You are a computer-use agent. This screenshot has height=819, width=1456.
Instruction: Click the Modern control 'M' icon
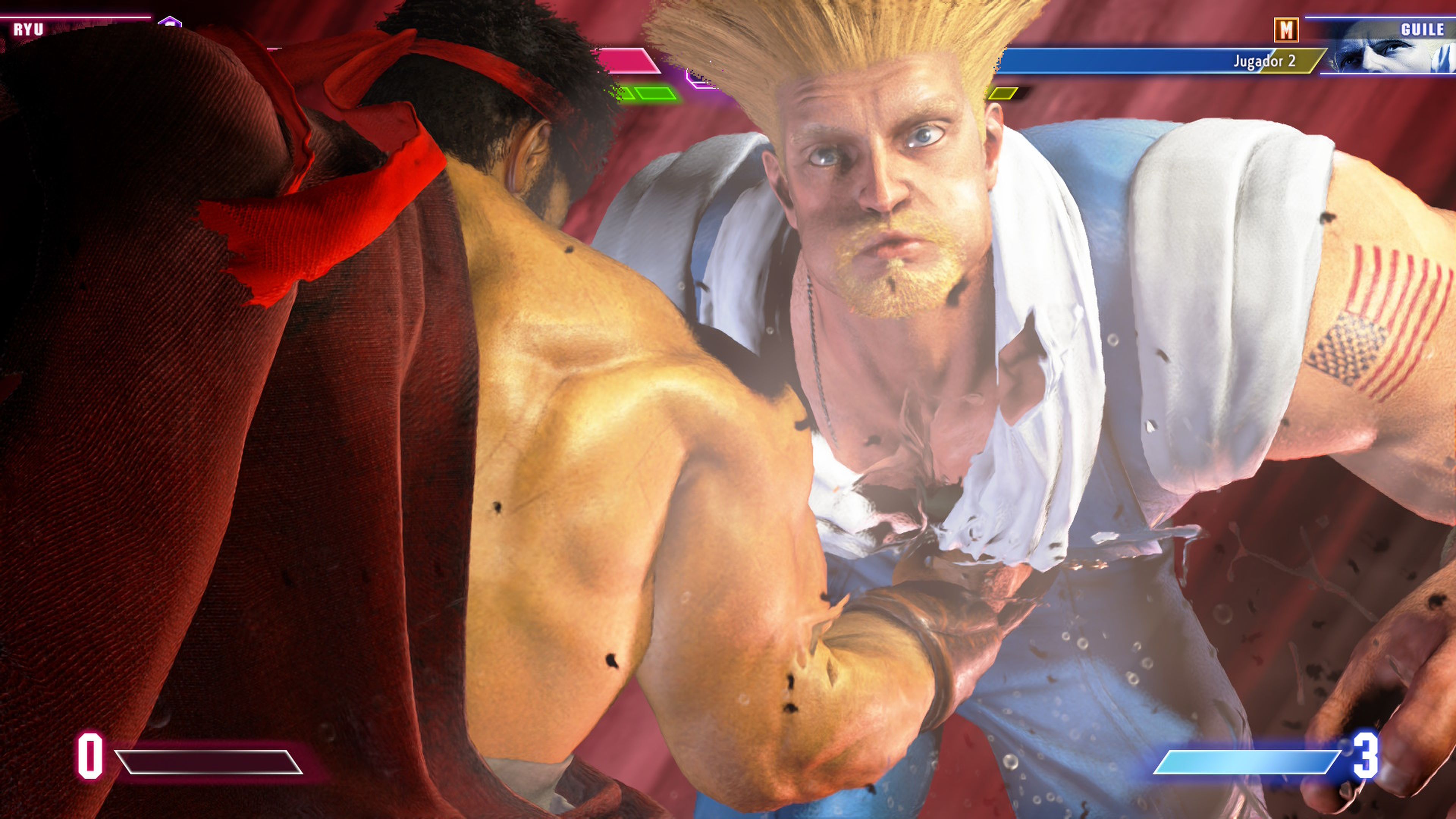tap(1287, 30)
